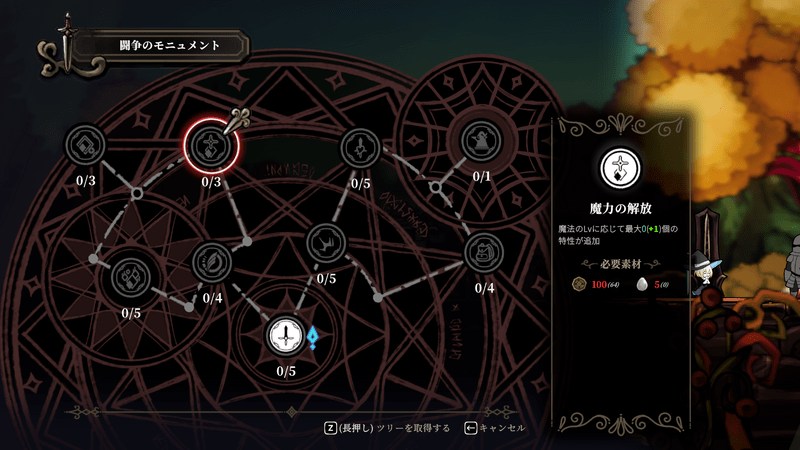Pick the feather slash node marked 0/4

click(212, 262)
